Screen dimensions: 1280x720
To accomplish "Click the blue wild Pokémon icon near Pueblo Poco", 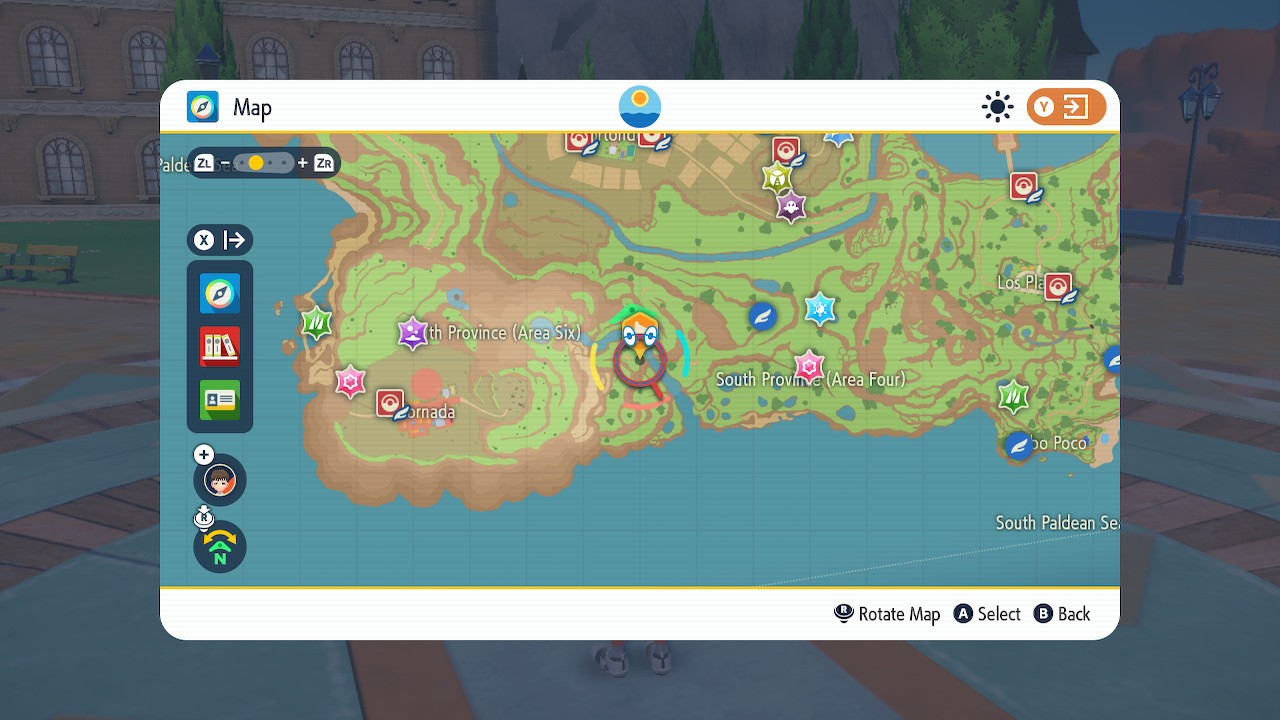I will (1018, 445).
